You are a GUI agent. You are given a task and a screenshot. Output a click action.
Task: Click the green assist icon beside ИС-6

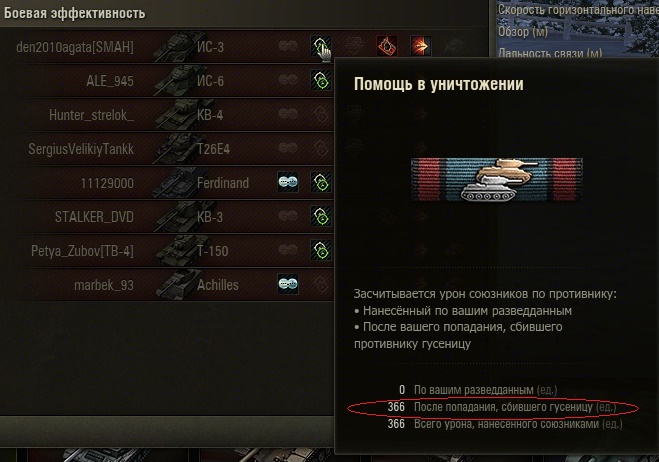point(321,80)
